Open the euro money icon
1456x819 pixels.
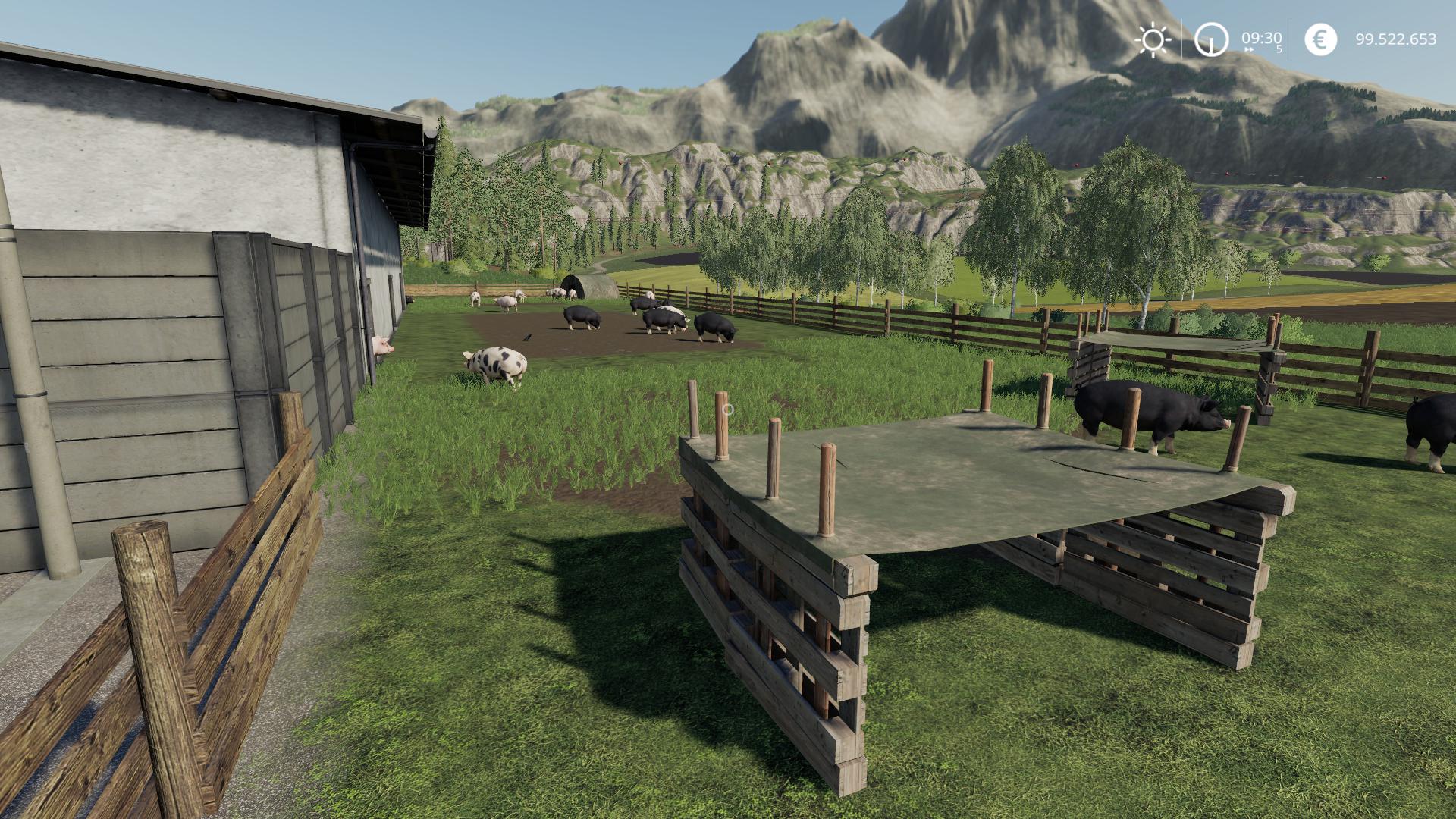pyautogui.click(x=1320, y=39)
